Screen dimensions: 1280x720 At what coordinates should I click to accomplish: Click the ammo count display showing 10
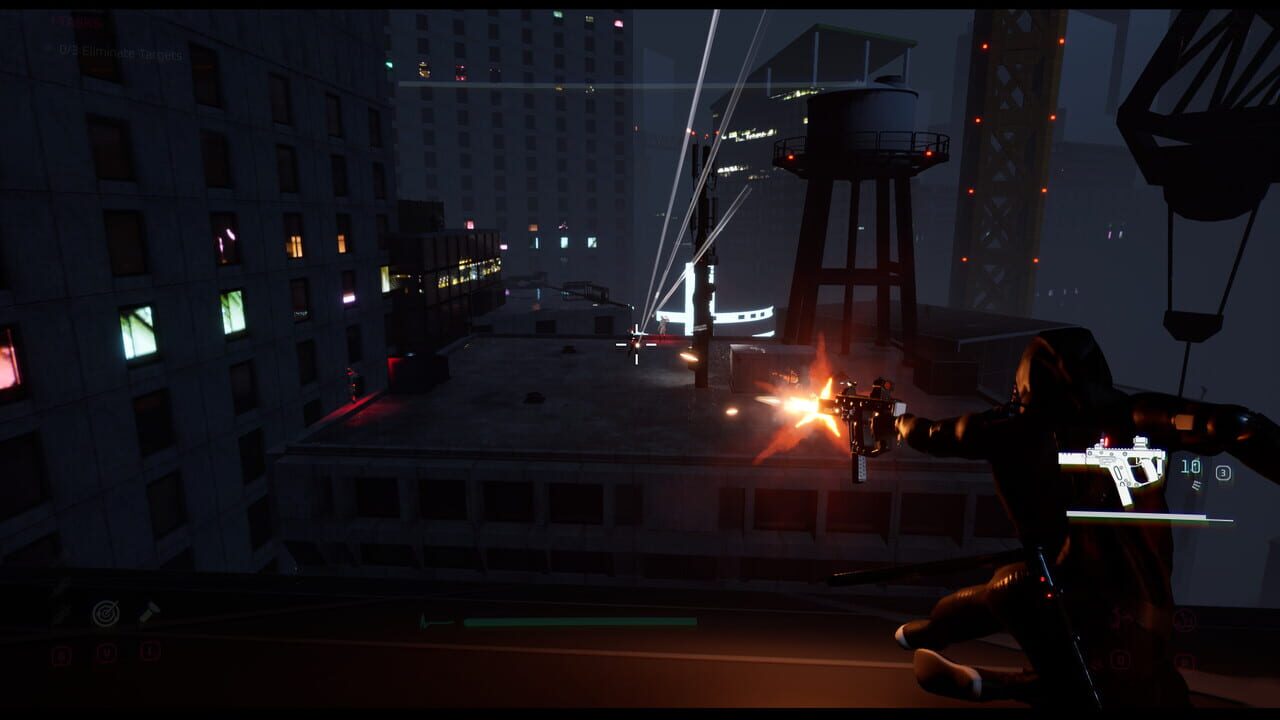click(1189, 466)
